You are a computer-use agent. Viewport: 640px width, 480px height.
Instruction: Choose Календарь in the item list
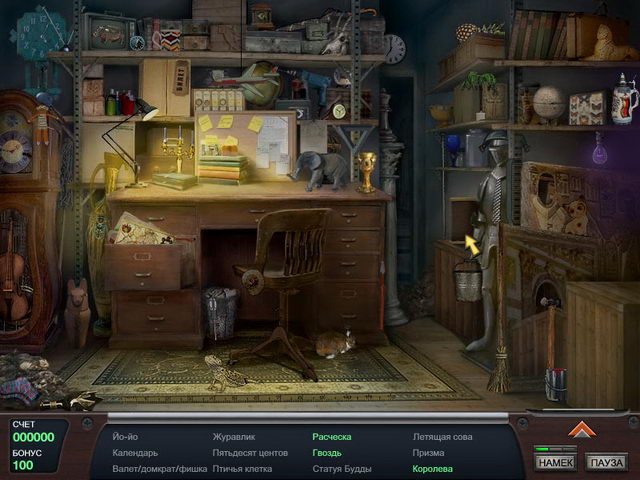[x=135, y=452]
